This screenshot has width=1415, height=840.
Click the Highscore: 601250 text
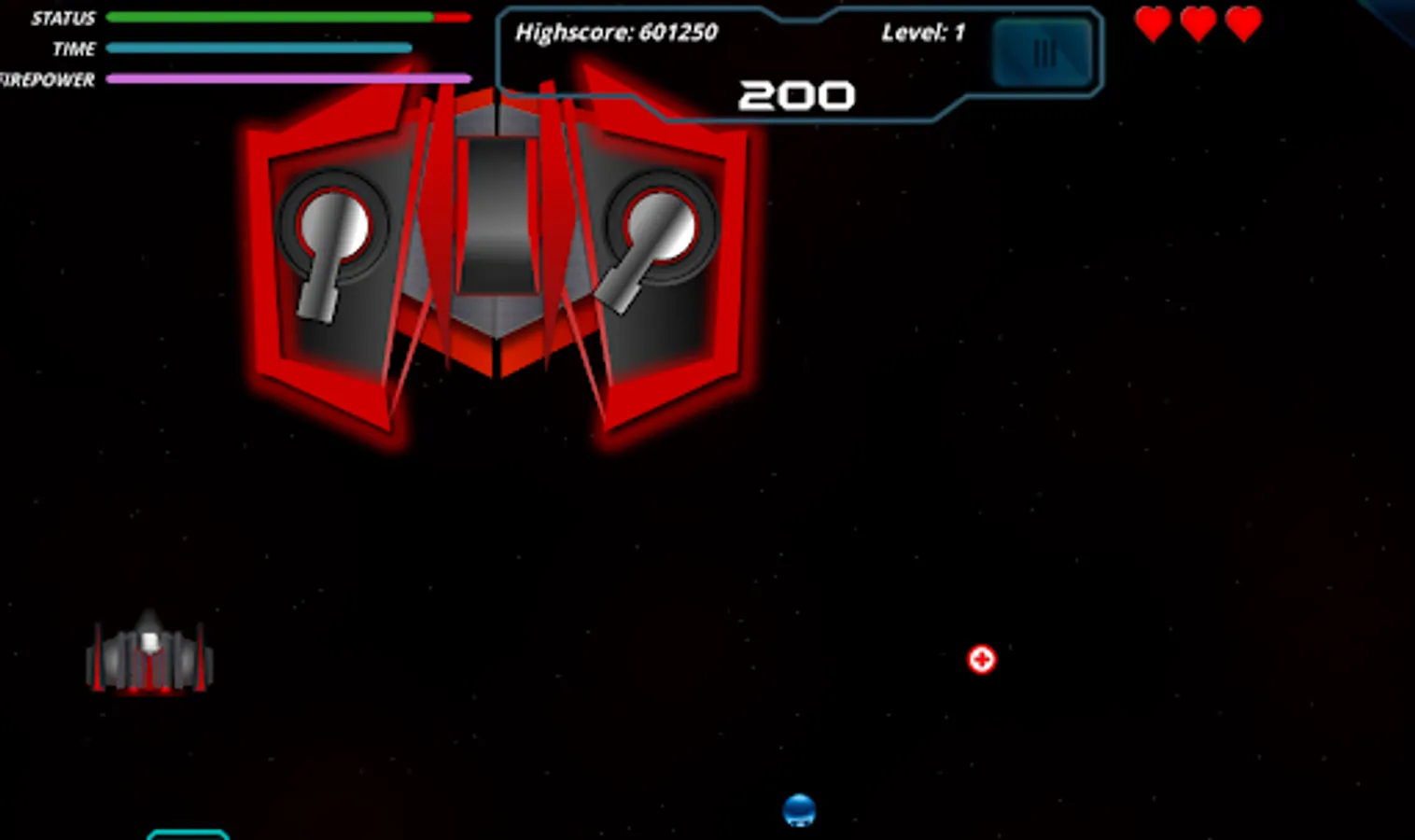(617, 31)
